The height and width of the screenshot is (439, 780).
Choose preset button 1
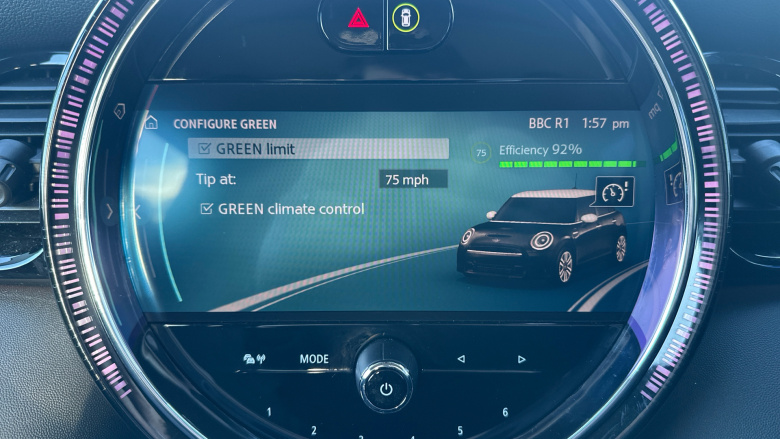tap(268, 412)
